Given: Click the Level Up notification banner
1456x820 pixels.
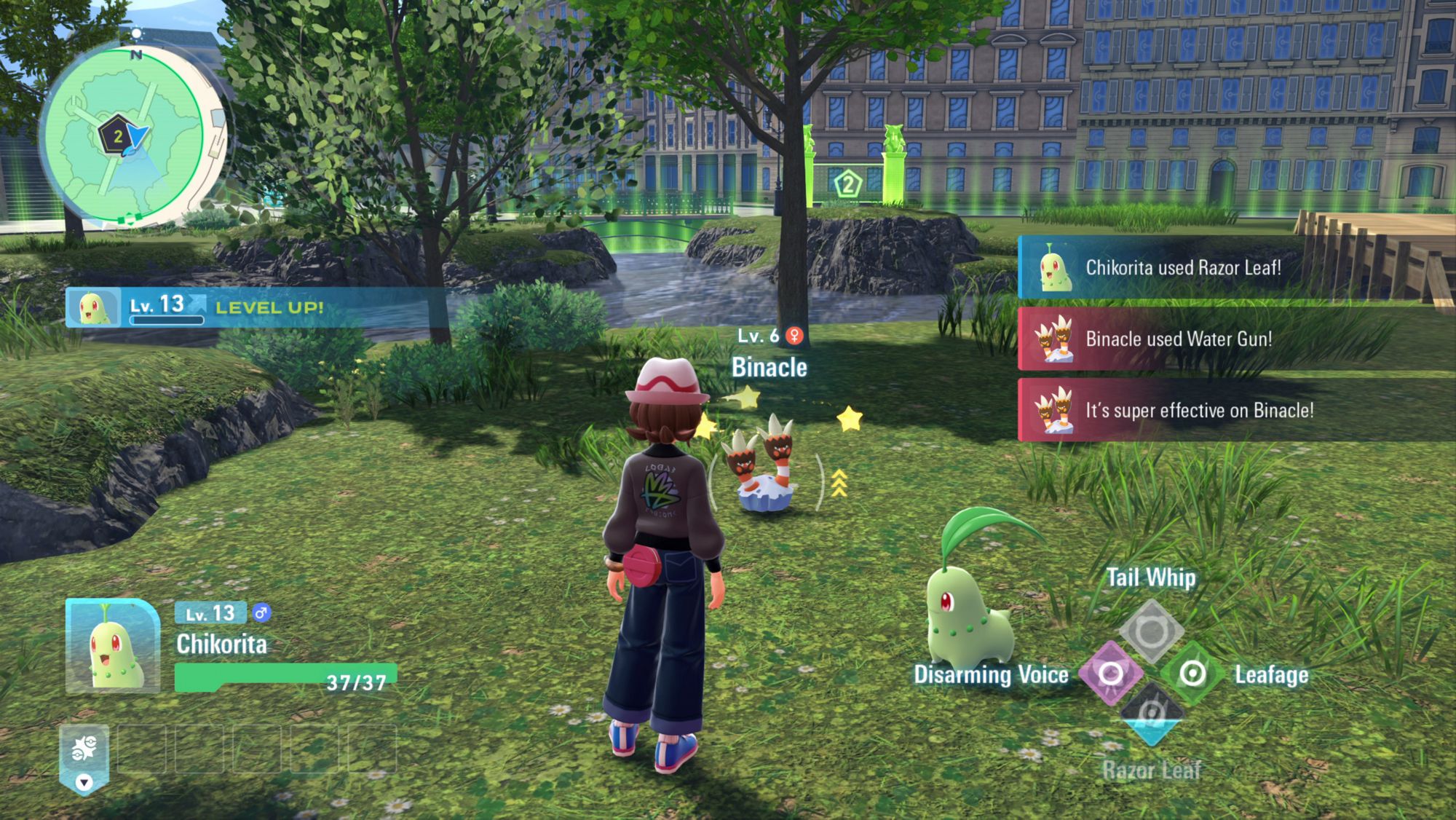Looking at the screenshot, I should coord(255,307).
